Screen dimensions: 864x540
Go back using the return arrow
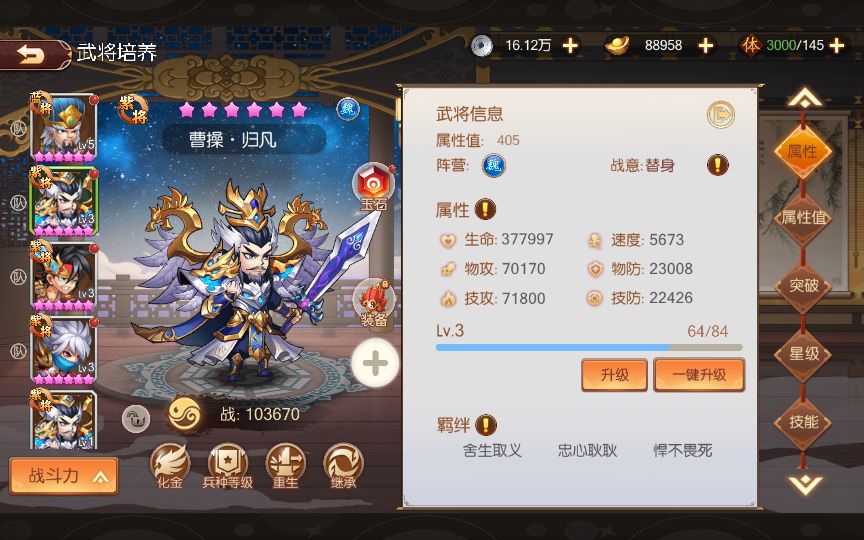(x=32, y=54)
